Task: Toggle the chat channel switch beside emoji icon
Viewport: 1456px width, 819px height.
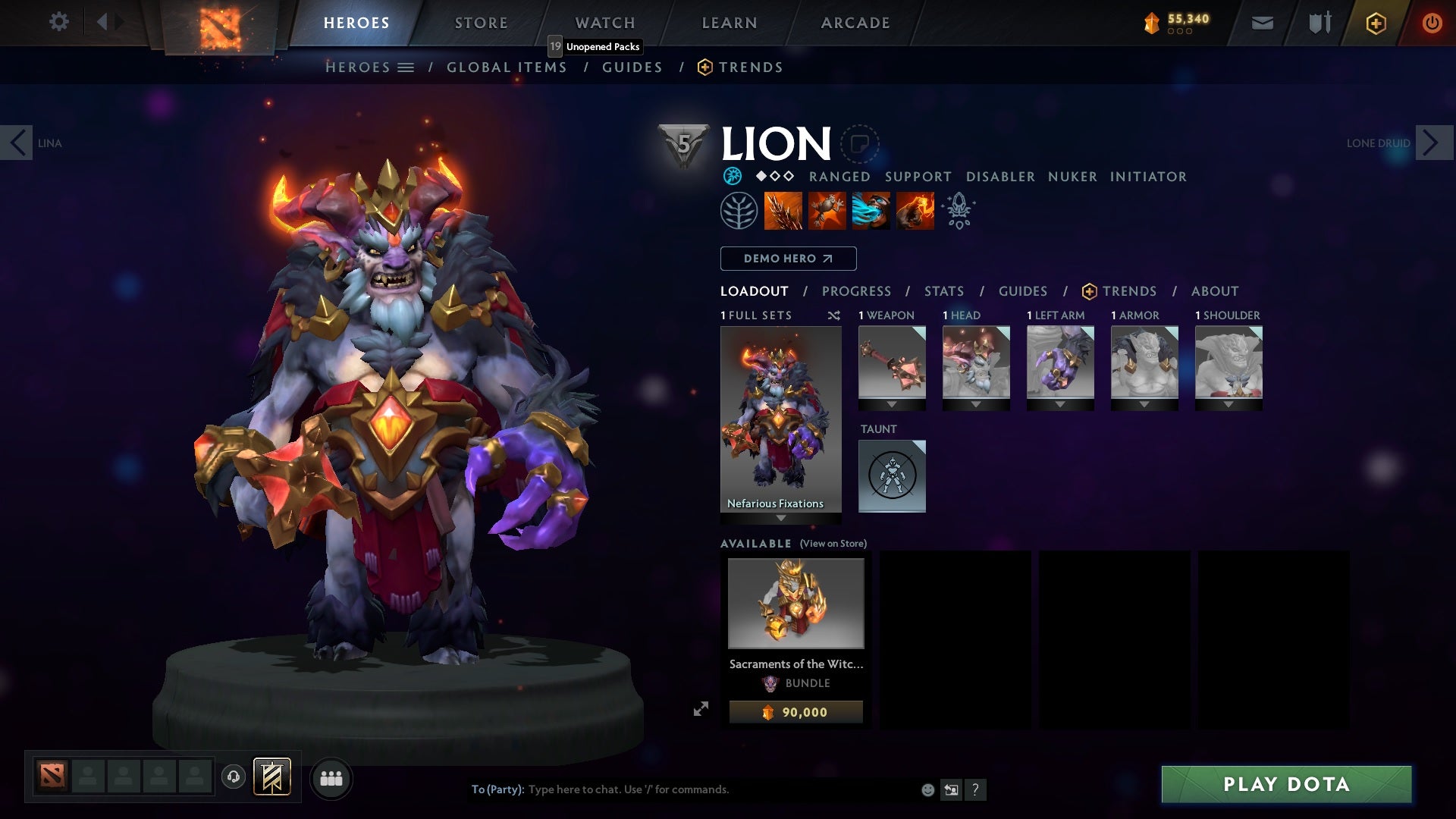Action: tap(951, 789)
